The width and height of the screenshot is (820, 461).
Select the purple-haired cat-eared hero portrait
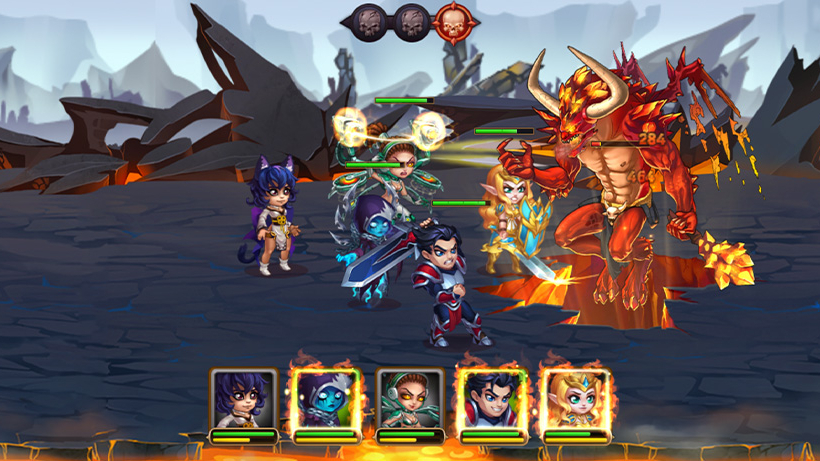coord(243,399)
